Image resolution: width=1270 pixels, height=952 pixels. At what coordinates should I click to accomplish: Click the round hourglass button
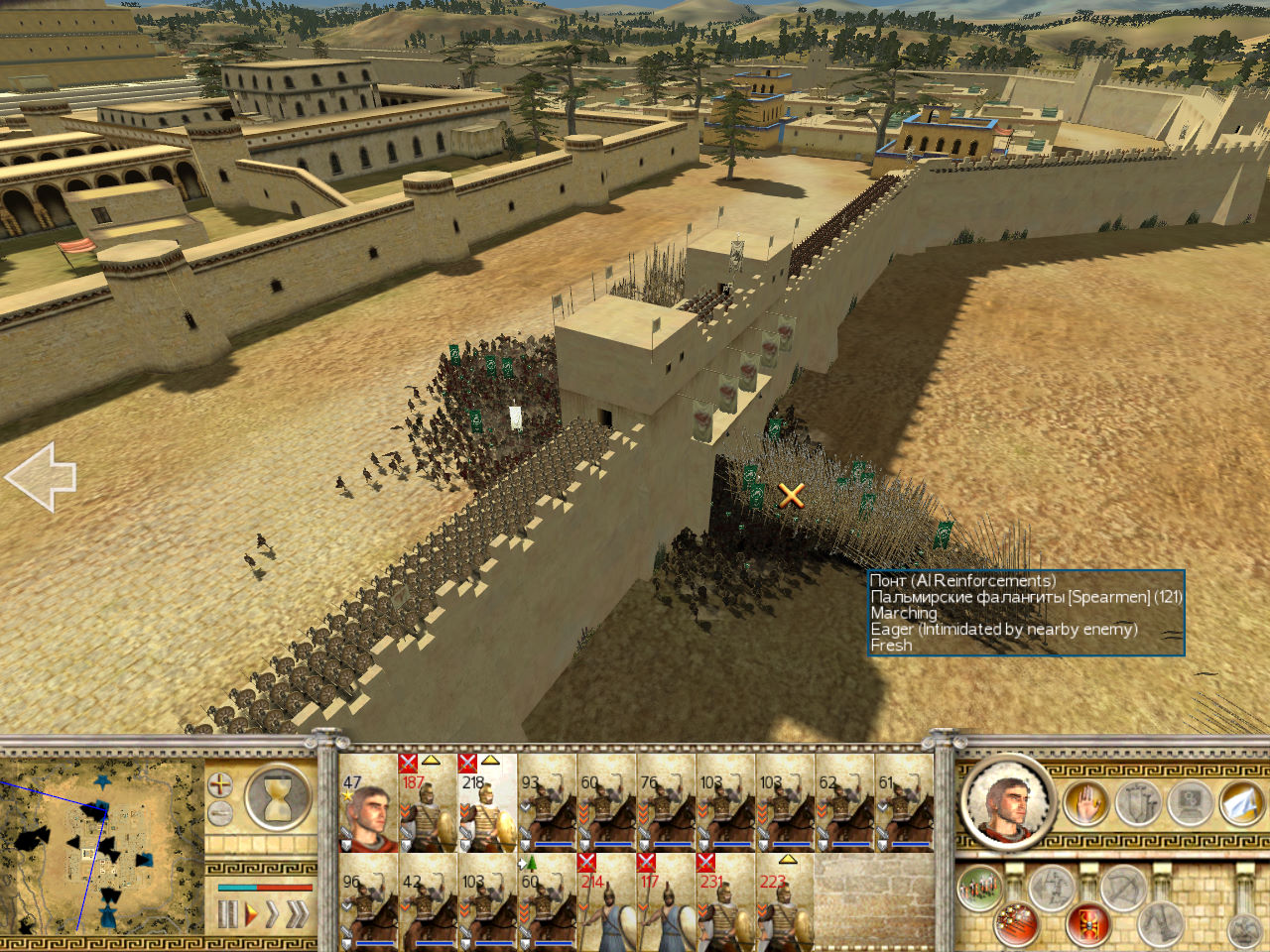pos(277,798)
